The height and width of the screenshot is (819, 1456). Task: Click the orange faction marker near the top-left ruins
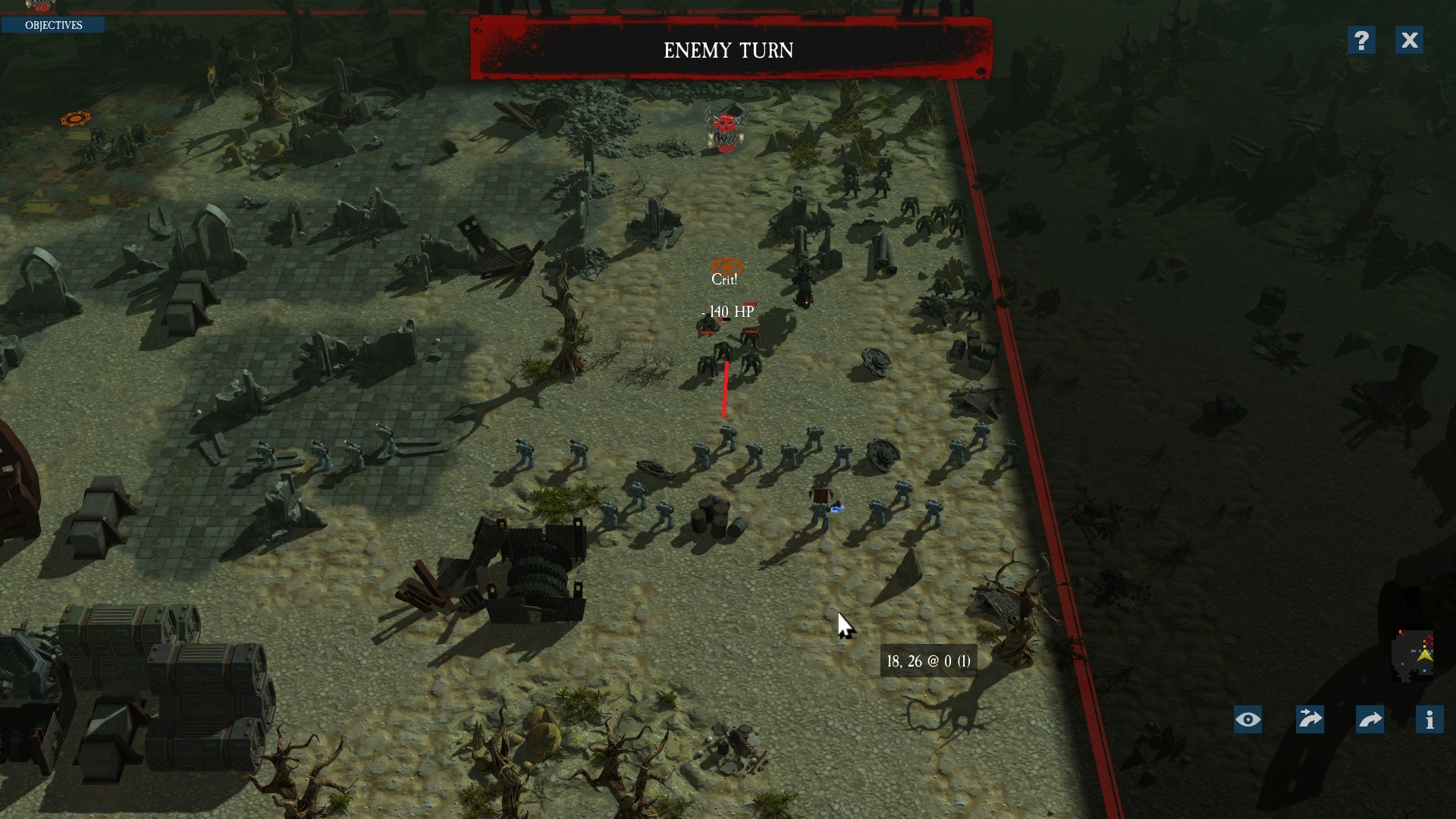tap(75, 118)
